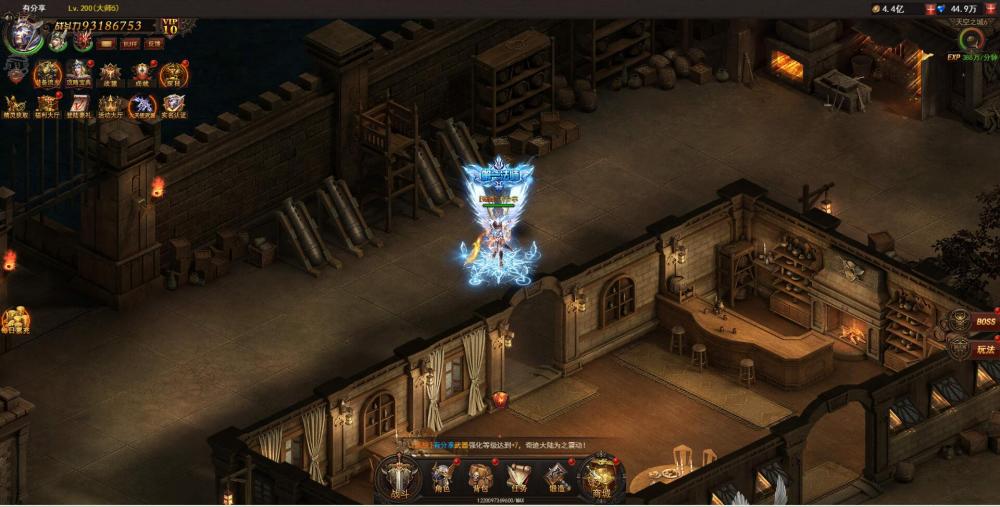Click the main character portrait
Image resolution: width=1000 pixels, height=507 pixels.
click(22, 33)
